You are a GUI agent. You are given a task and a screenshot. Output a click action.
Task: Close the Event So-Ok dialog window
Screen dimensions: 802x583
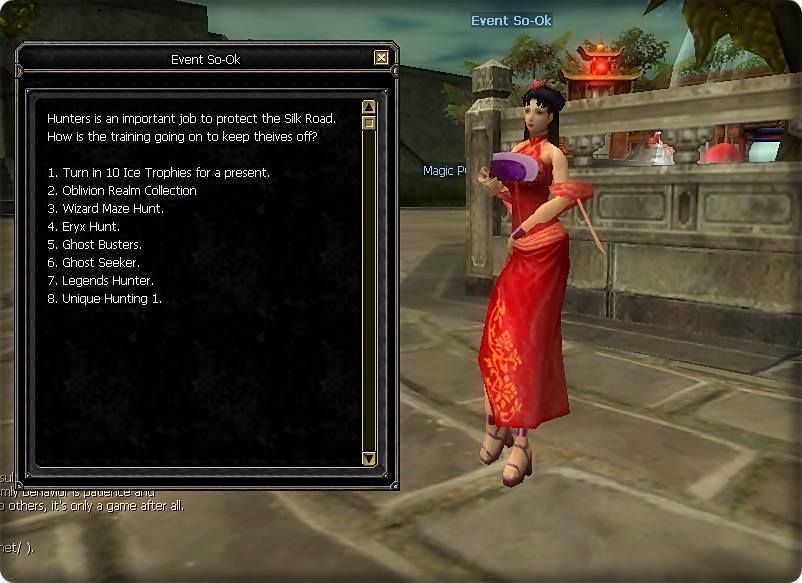(x=381, y=58)
